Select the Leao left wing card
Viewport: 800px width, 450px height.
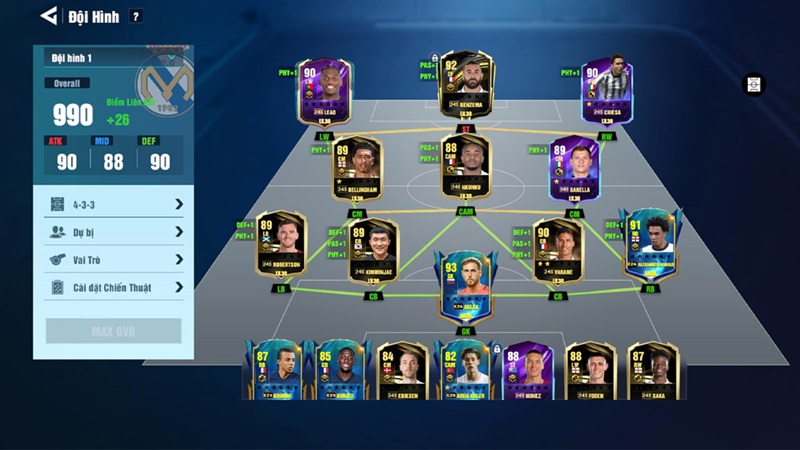(x=323, y=93)
